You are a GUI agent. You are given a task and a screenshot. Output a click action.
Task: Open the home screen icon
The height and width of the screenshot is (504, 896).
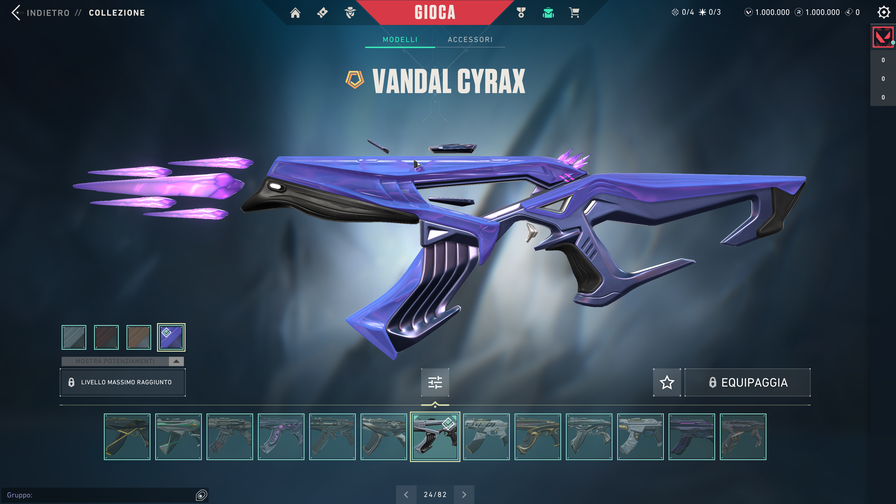point(295,13)
